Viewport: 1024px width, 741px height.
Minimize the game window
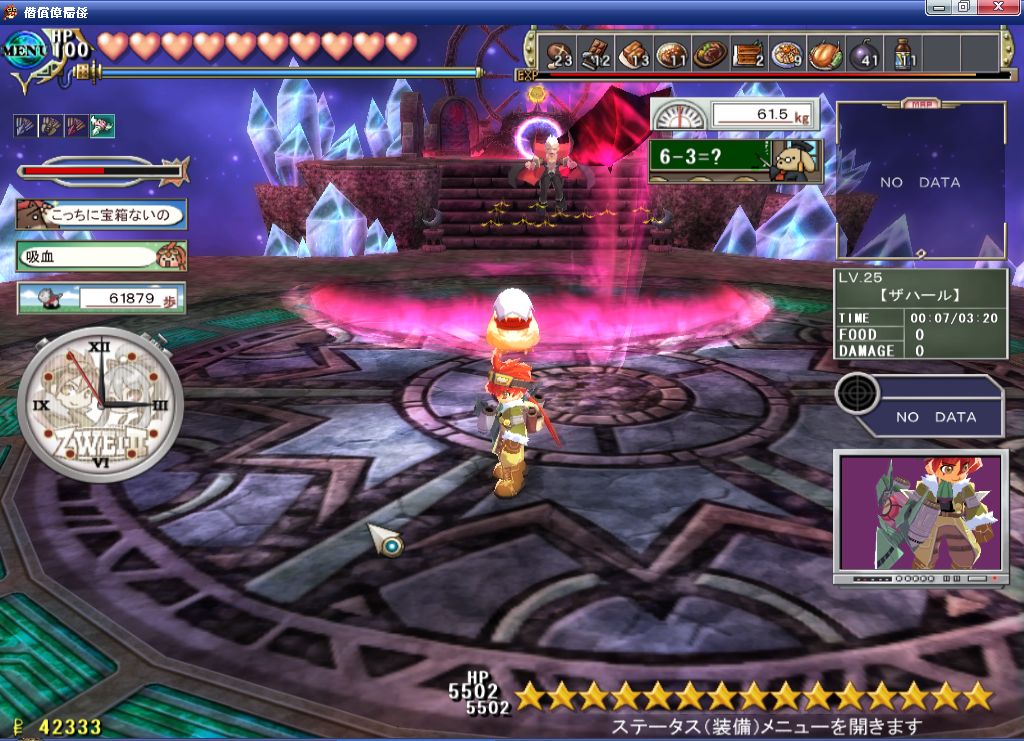pos(940,7)
